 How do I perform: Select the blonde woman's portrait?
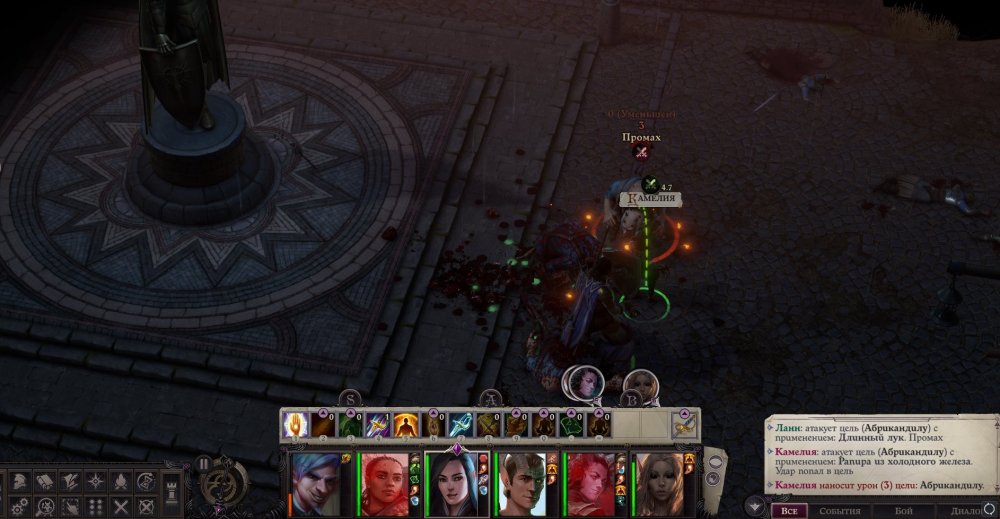pos(658,485)
